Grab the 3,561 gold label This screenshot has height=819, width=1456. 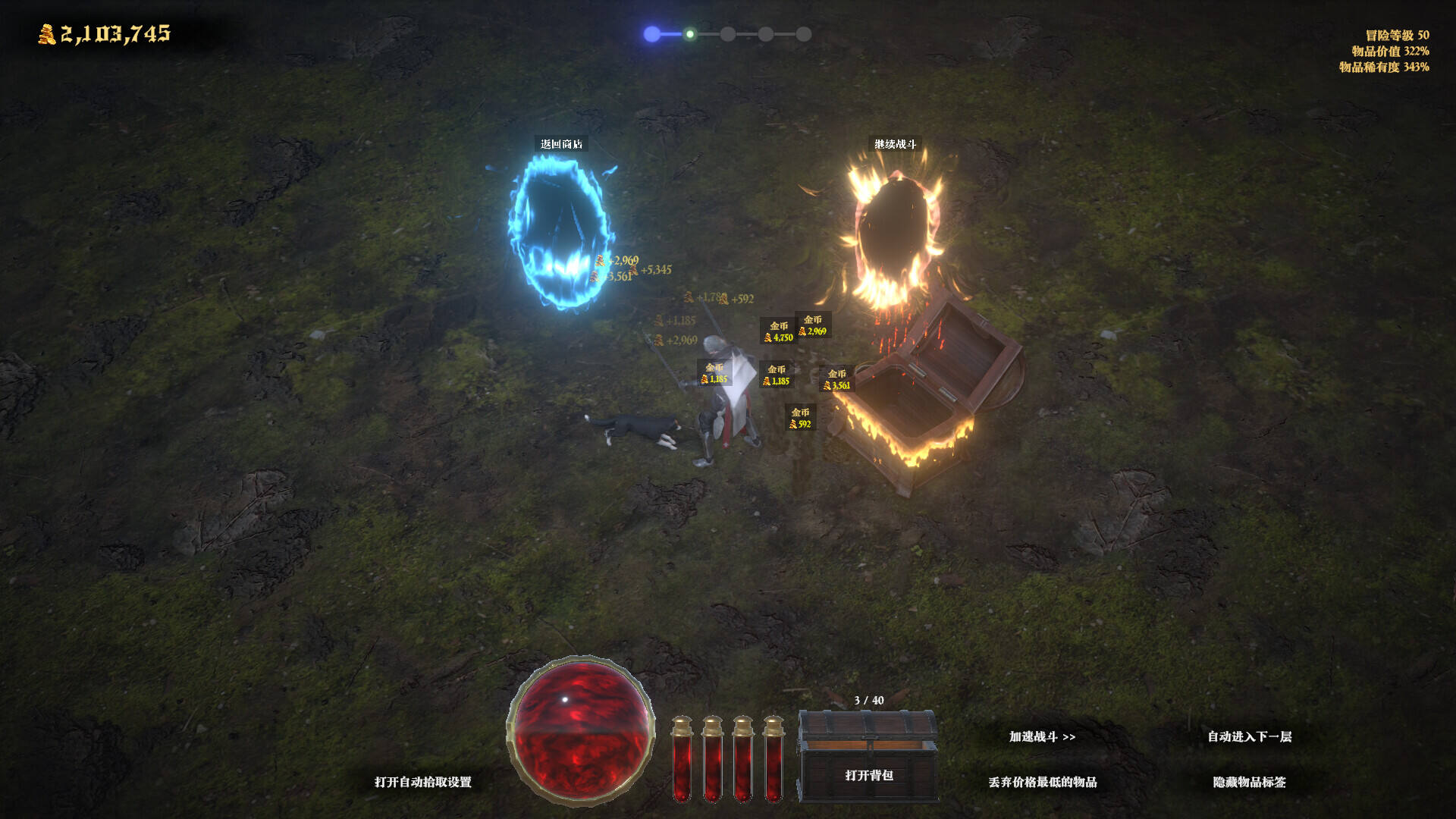coord(837,379)
